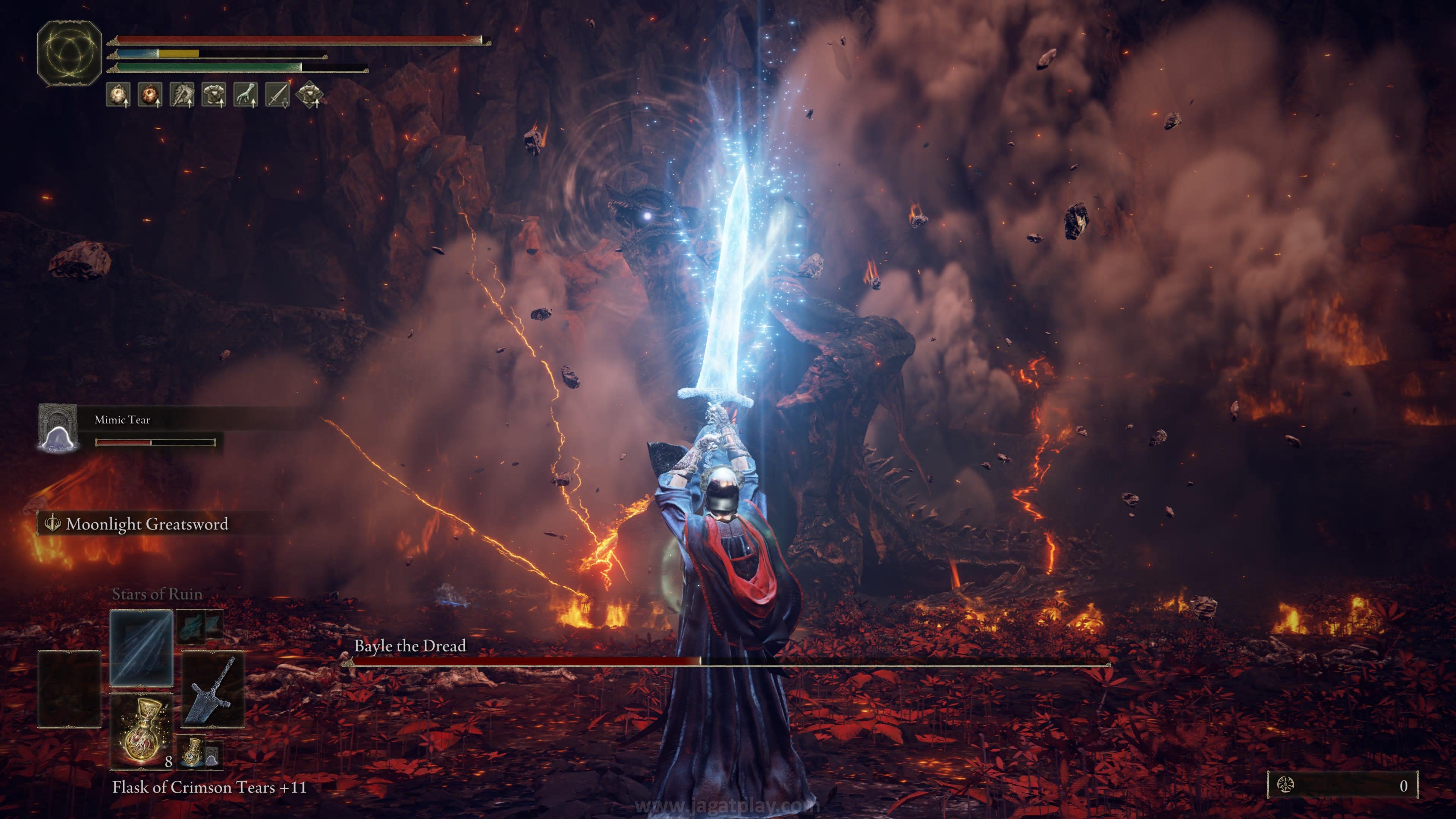Select the axe-and-banner buff icon

tap(182, 94)
